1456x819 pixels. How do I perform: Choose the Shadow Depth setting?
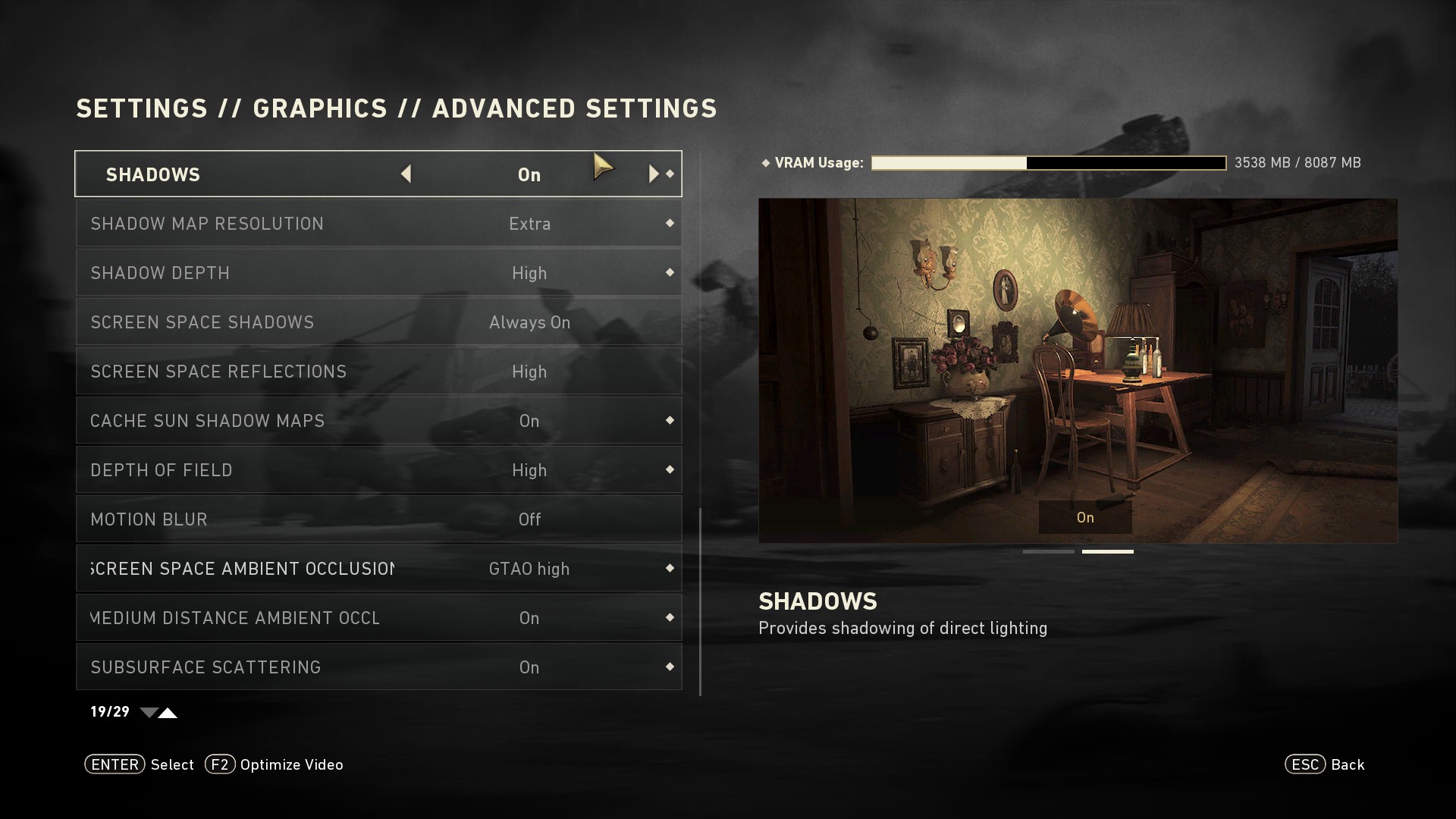(378, 273)
